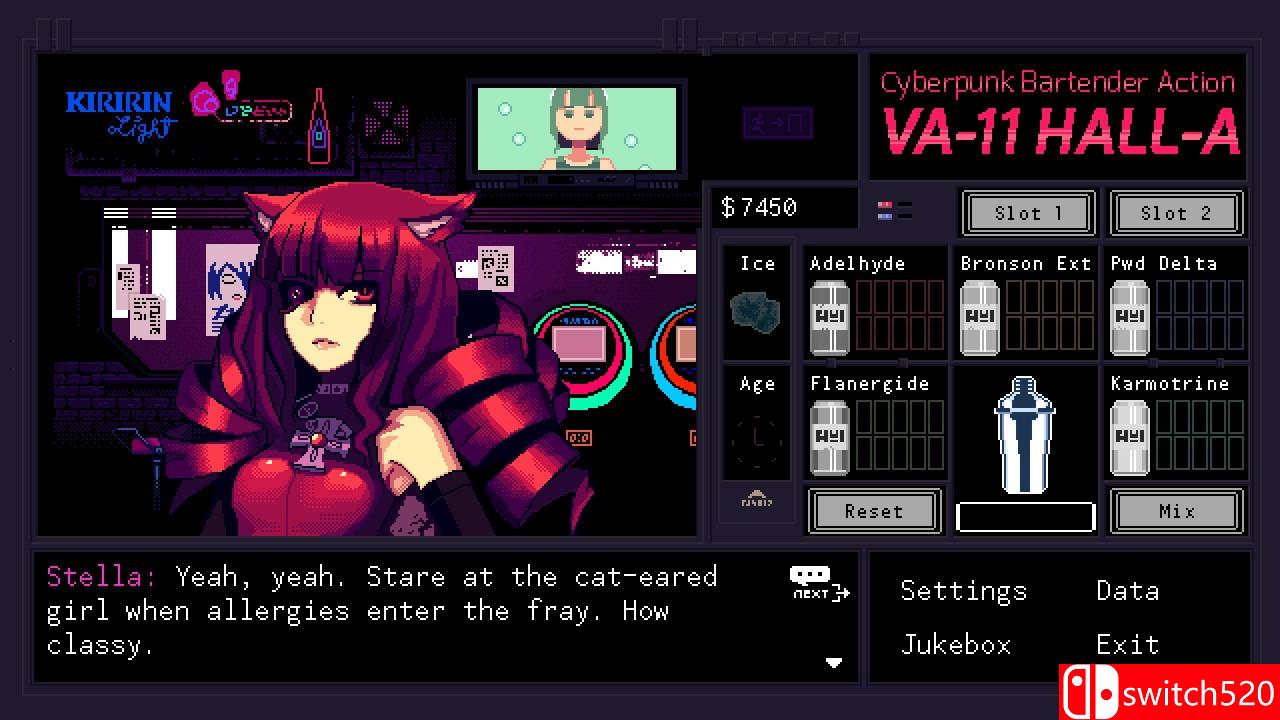The height and width of the screenshot is (720, 1280).
Task: Toggle the recipe display beside the money counter
Action: click(x=893, y=207)
